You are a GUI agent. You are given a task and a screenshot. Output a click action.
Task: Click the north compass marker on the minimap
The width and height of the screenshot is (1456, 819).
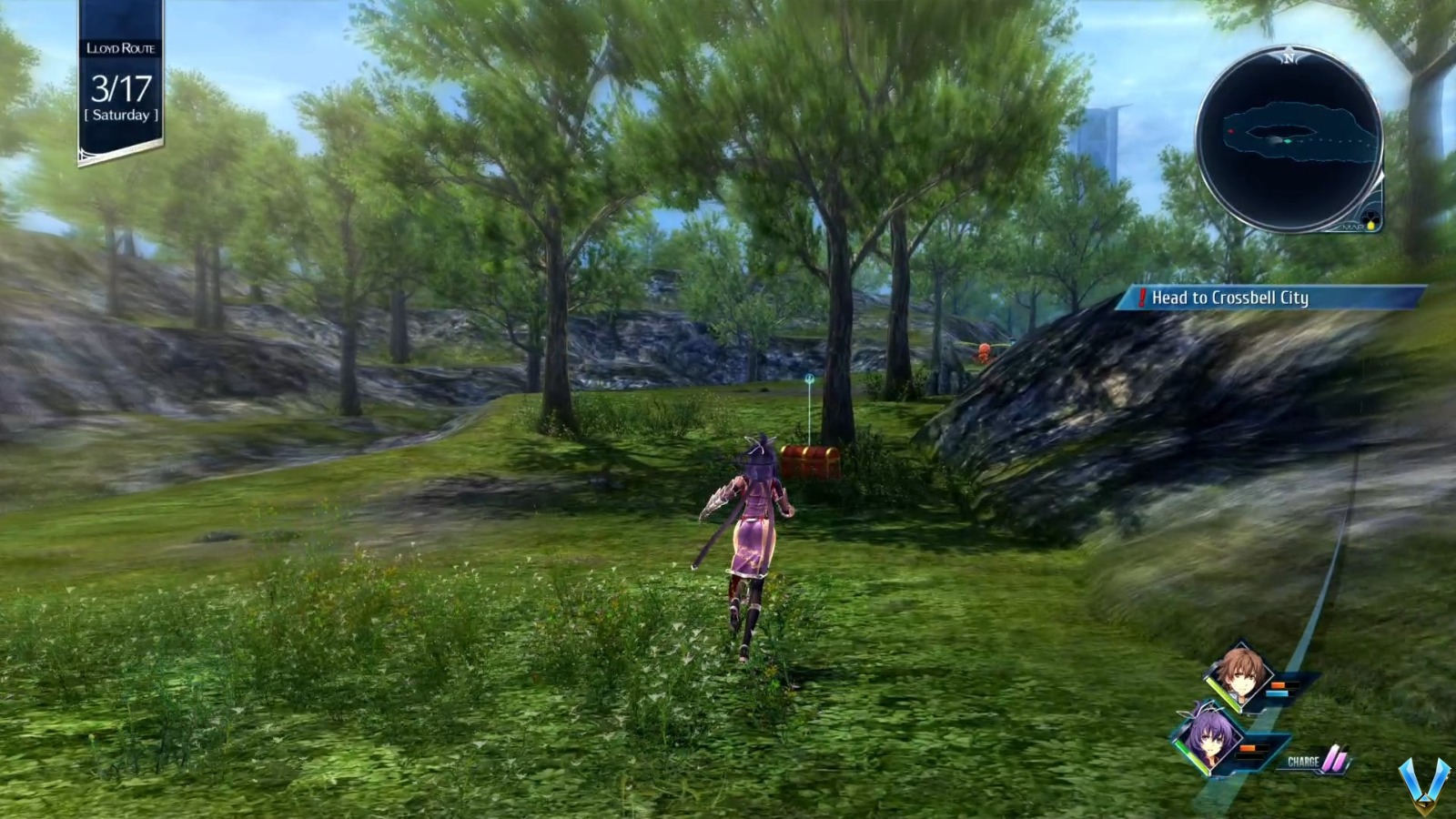coord(1289,58)
